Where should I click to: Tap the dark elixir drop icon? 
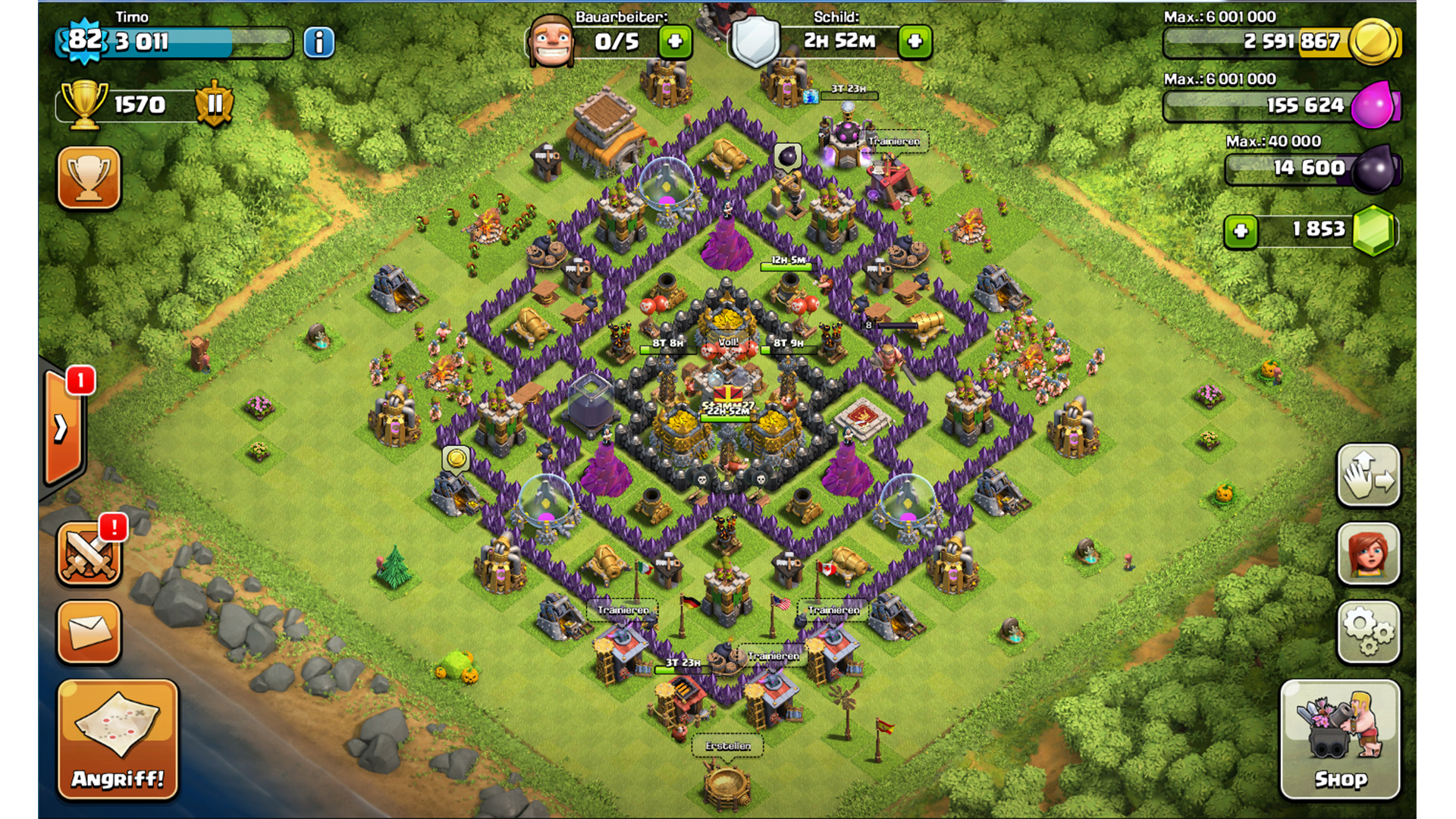click(x=1373, y=168)
